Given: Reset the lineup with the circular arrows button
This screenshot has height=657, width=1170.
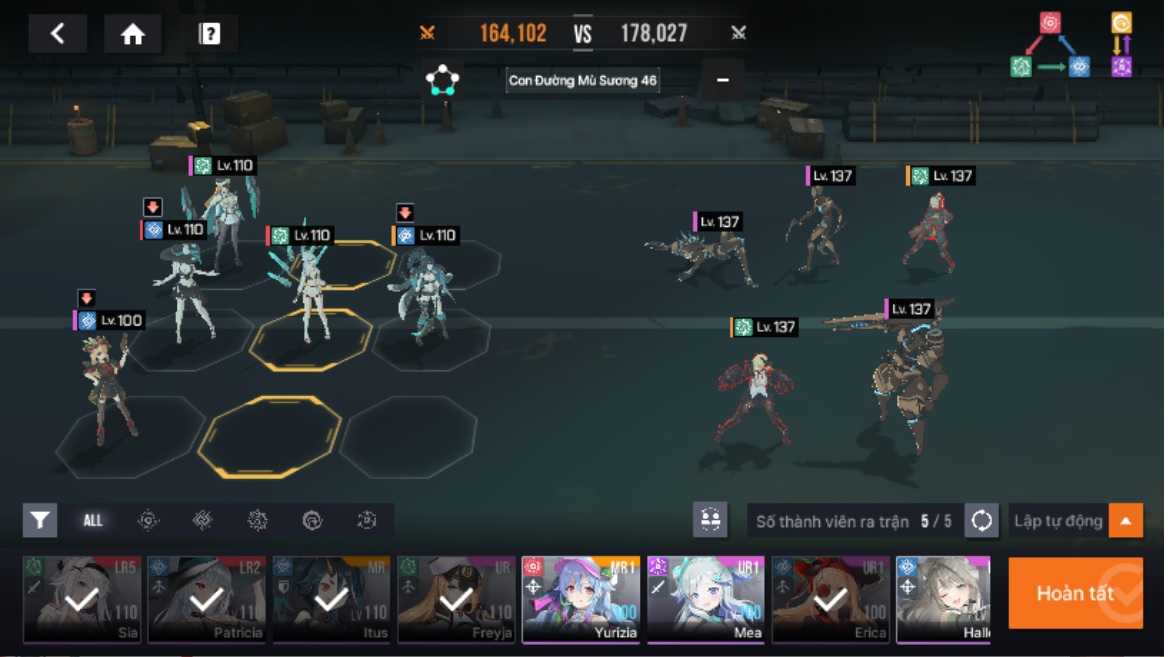Looking at the screenshot, I should (982, 520).
